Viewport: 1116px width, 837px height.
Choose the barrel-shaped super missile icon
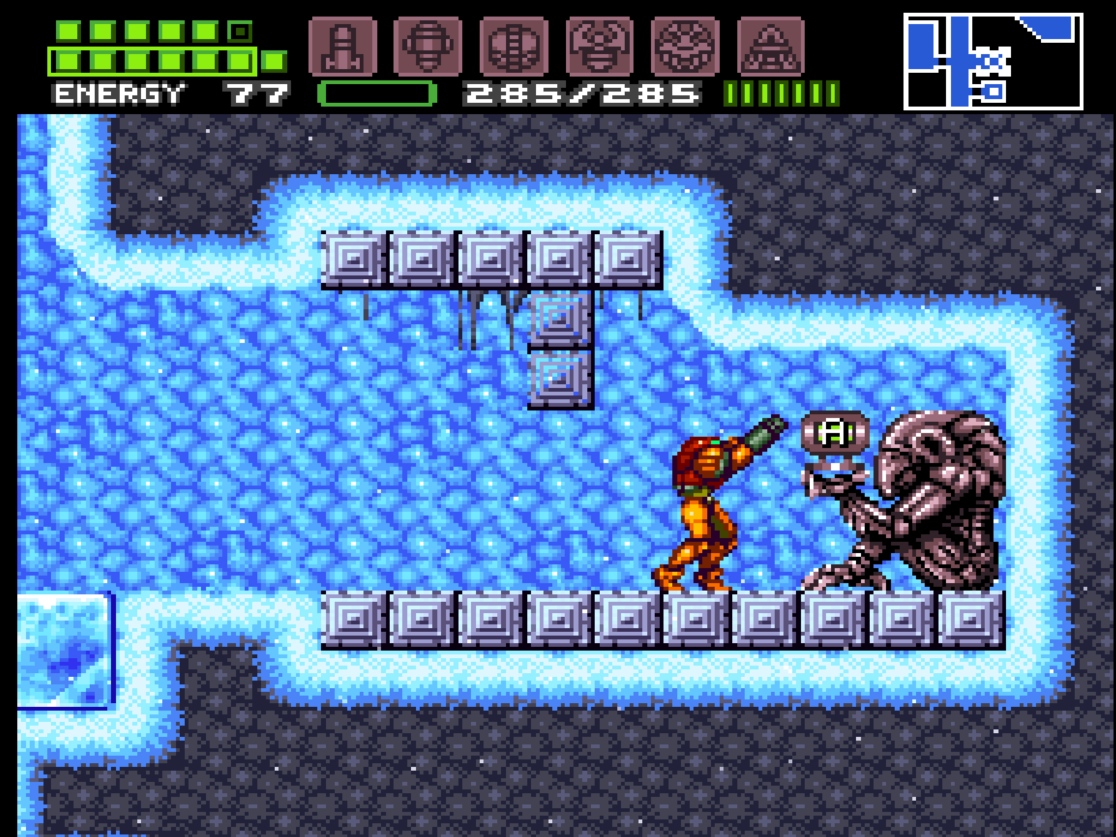click(428, 46)
